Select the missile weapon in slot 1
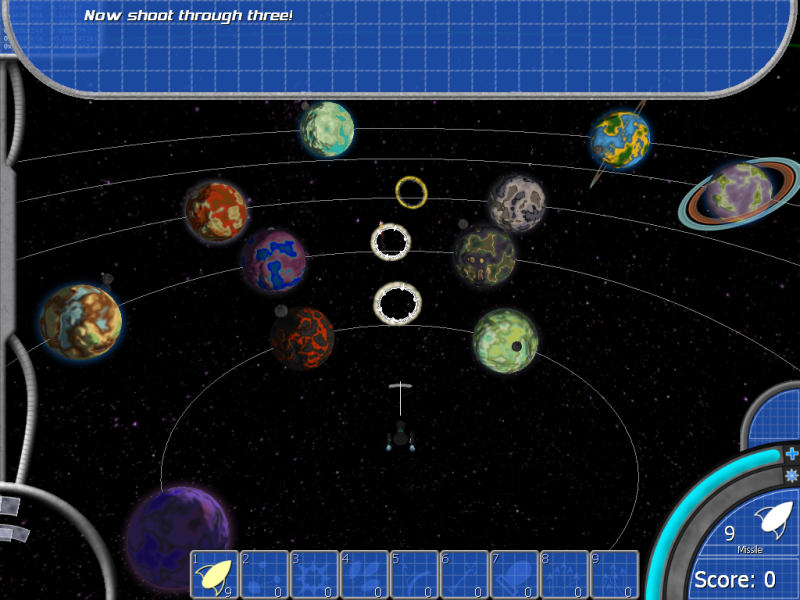This screenshot has height=600, width=800. (214, 575)
